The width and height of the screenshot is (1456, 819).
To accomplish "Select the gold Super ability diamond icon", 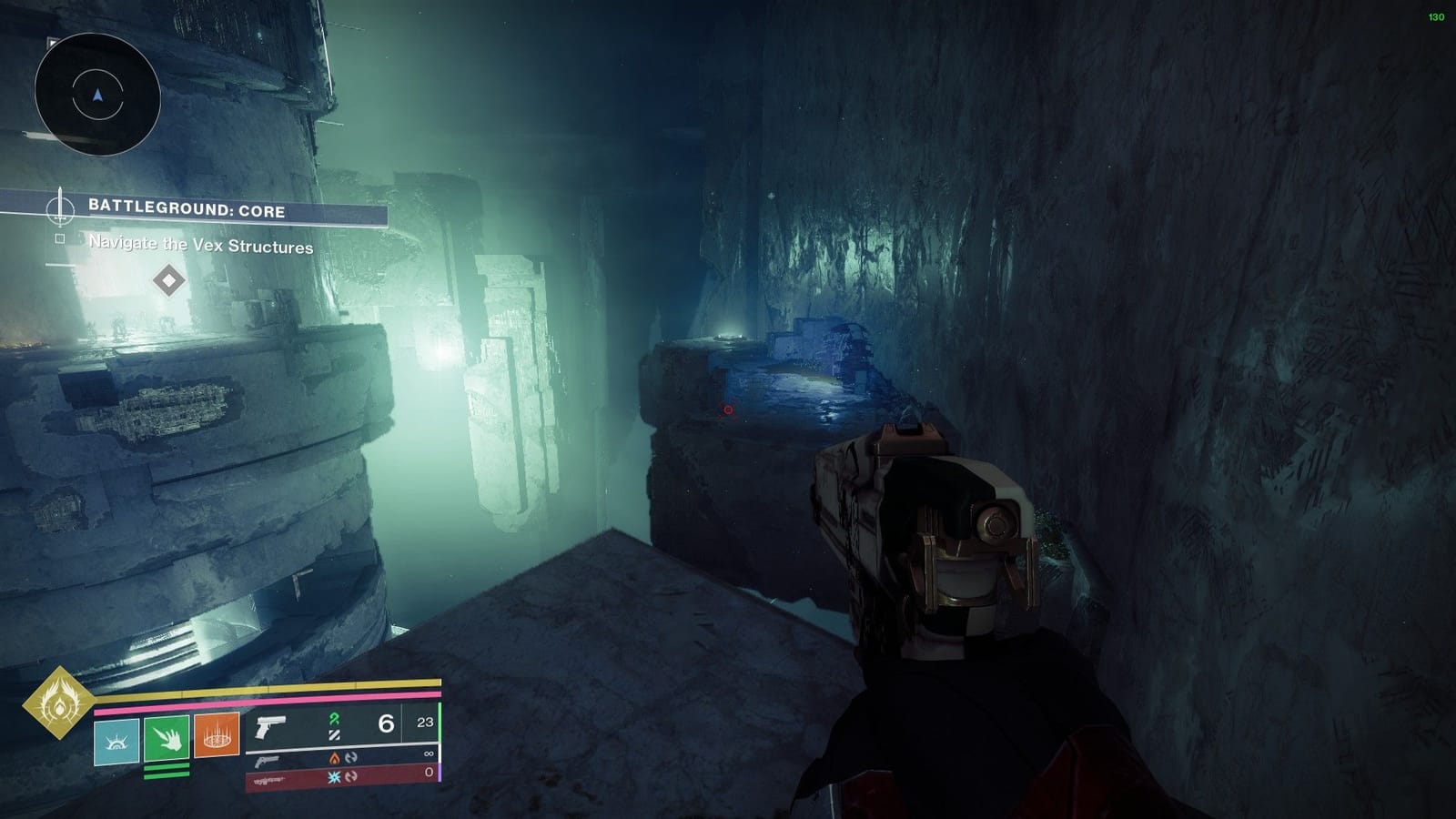I will point(59,703).
